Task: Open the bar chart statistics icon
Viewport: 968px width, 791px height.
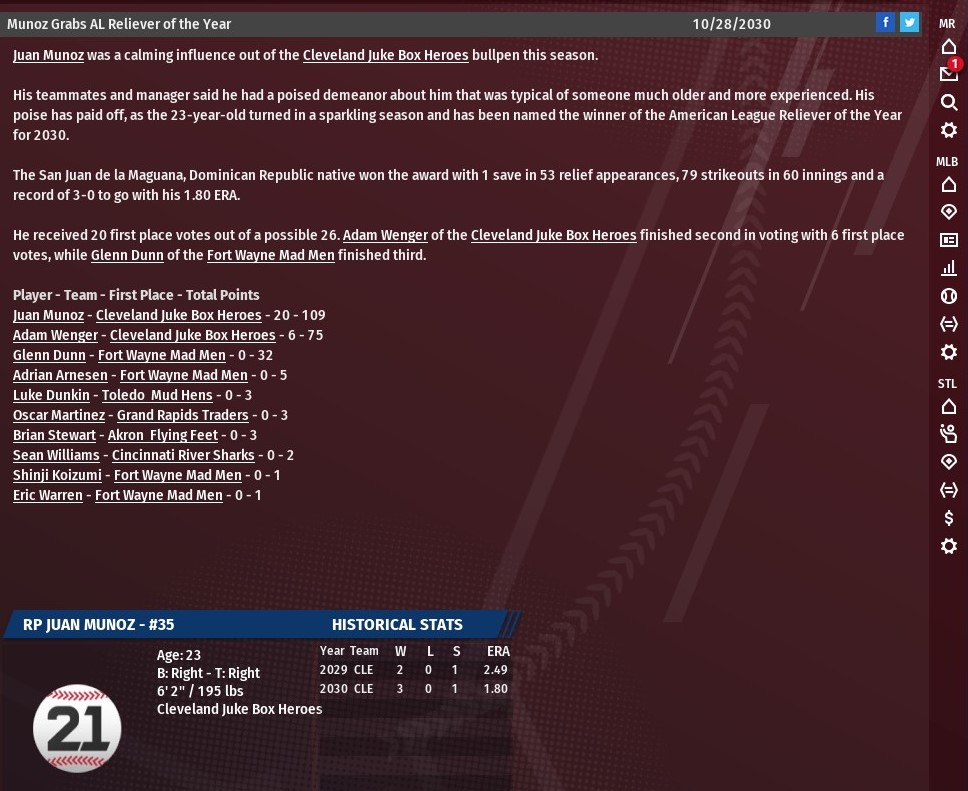Action: coord(949,268)
